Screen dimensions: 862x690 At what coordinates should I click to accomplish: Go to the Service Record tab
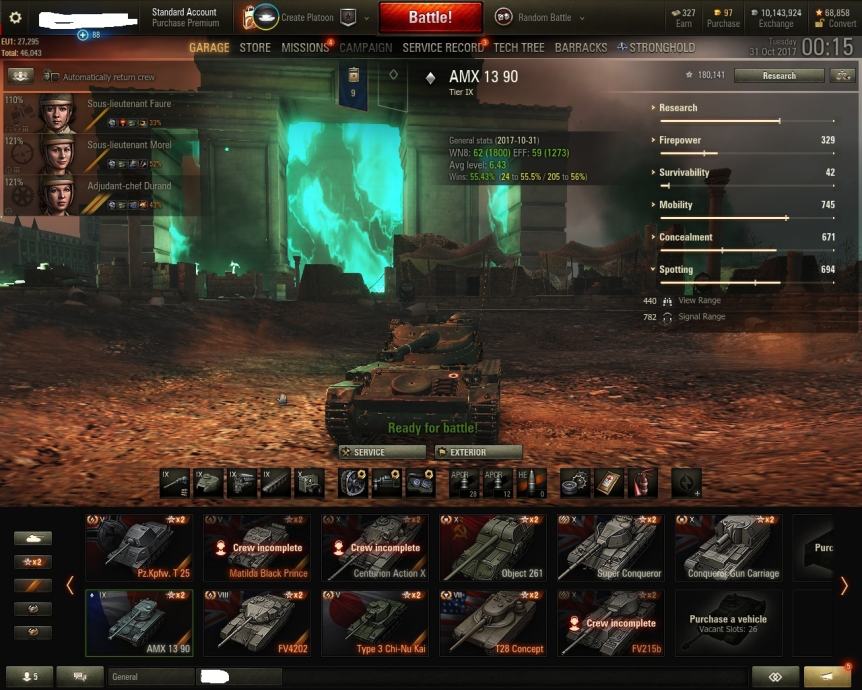[x=443, y=47]
